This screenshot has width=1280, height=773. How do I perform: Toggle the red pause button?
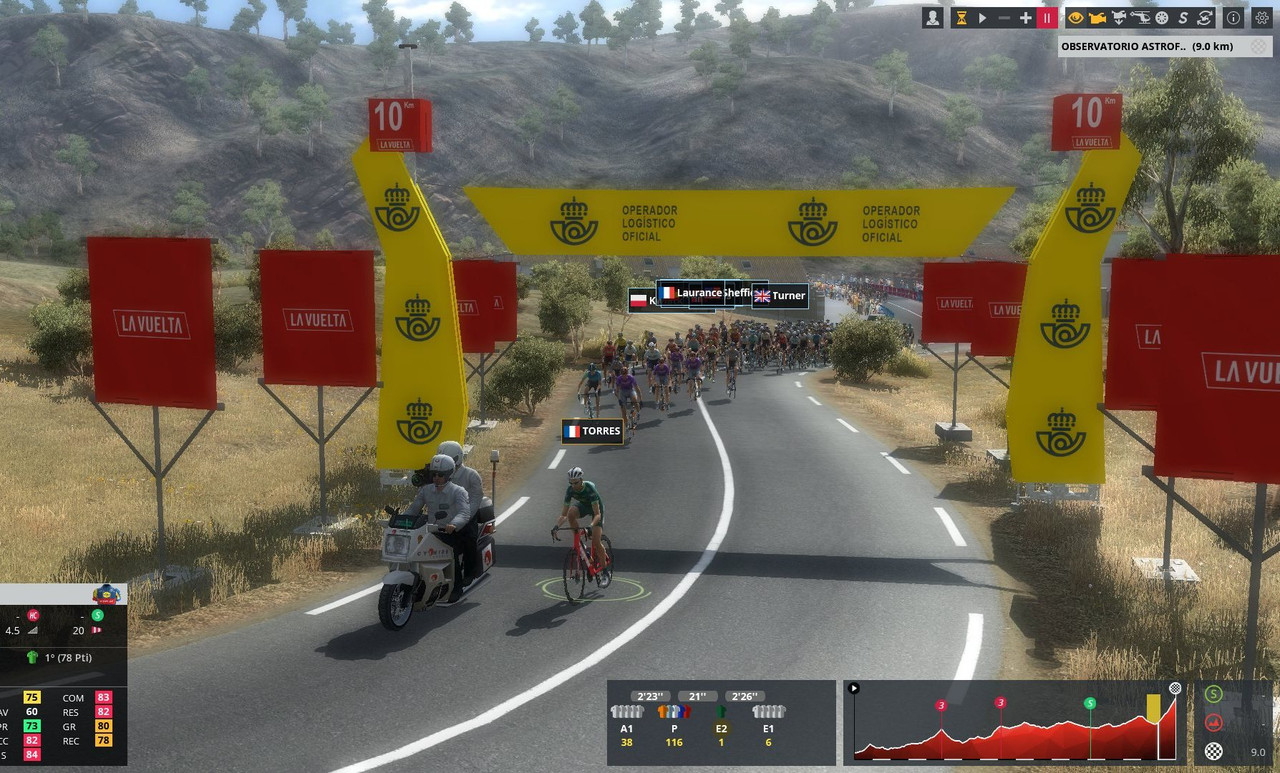pos(1047,18)
